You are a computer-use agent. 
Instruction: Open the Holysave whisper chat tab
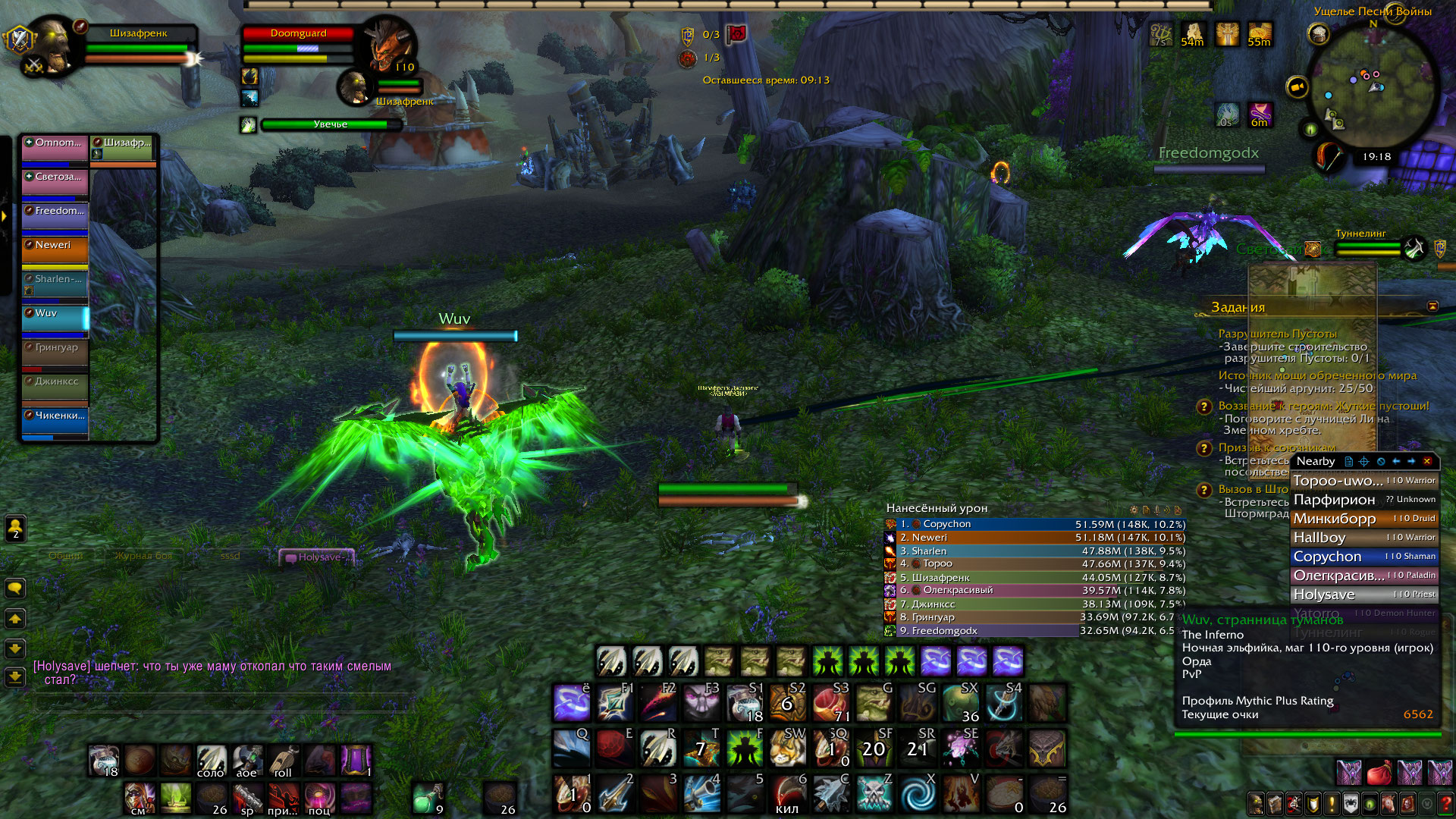pos(317,557)
